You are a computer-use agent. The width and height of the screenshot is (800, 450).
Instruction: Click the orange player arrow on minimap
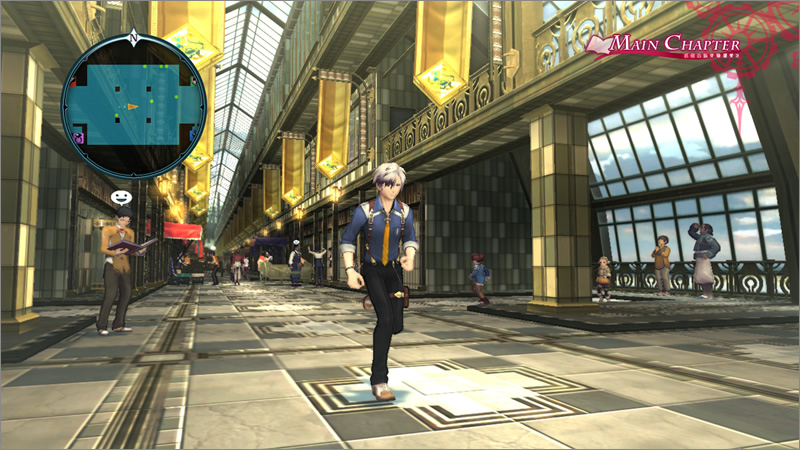[133, 106]
